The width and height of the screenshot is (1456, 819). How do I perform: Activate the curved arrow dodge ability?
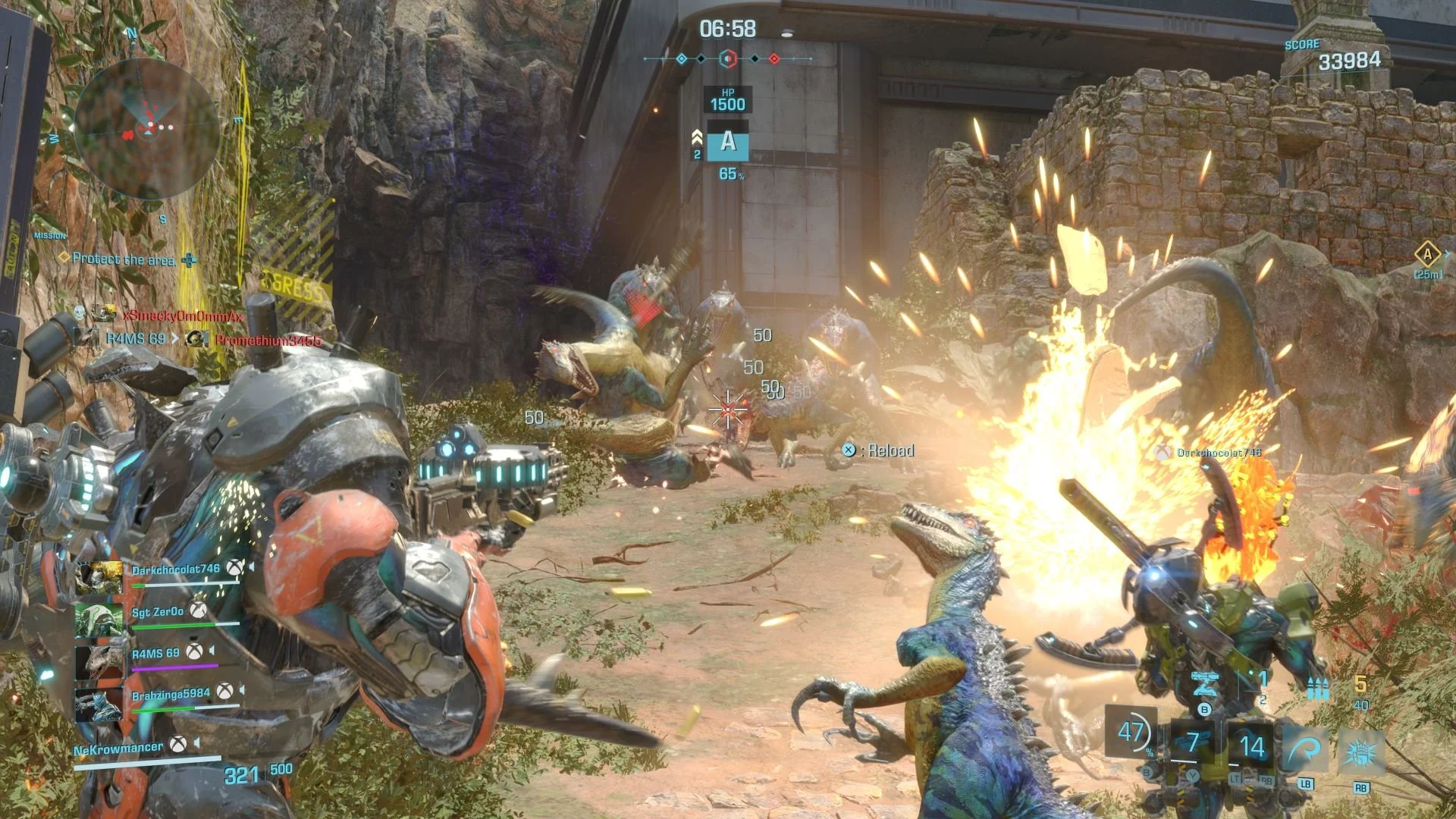click(1304, 749)
